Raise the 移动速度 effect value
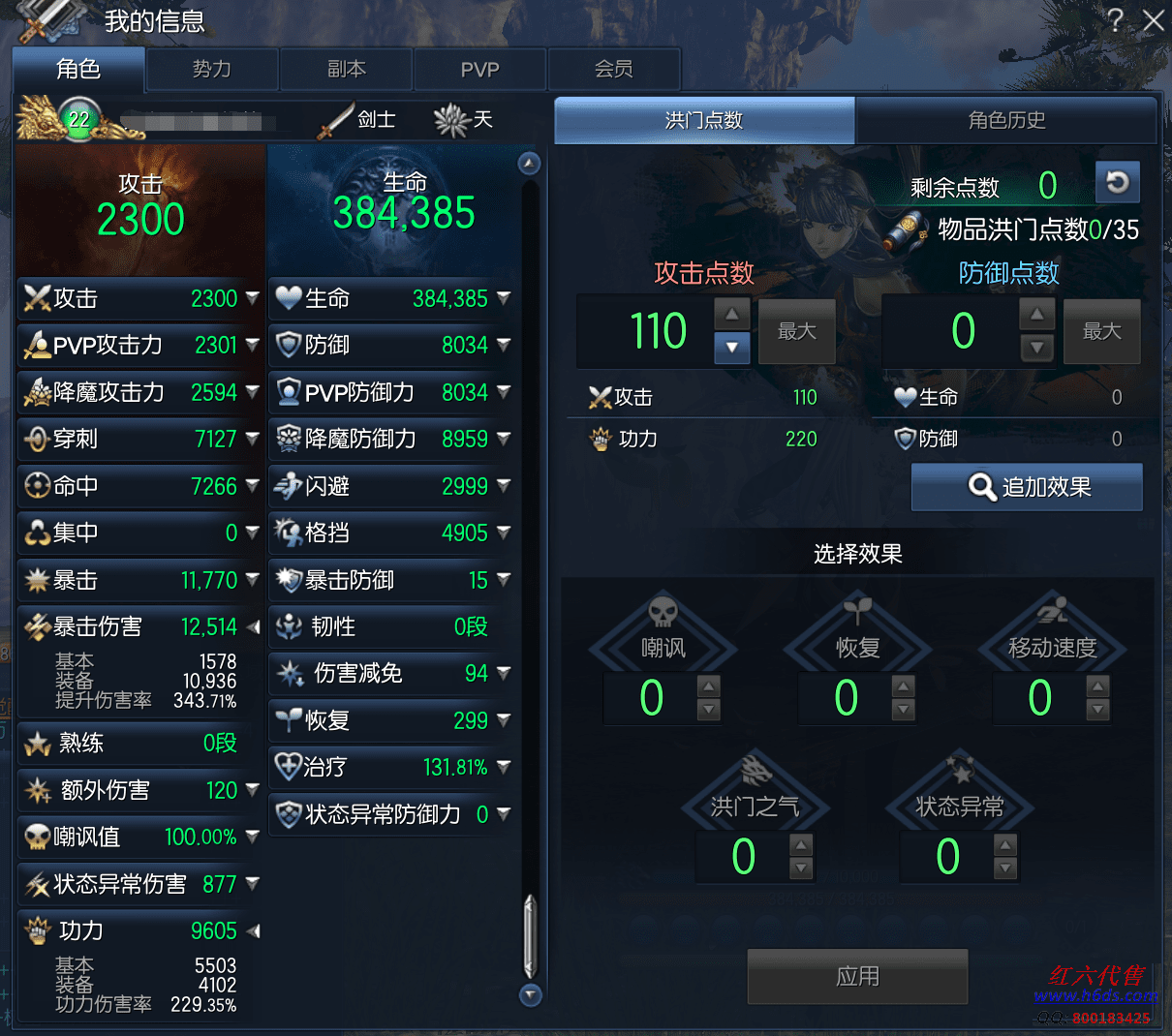This screenshot has width=1172, height=1036. (1097, 686)
